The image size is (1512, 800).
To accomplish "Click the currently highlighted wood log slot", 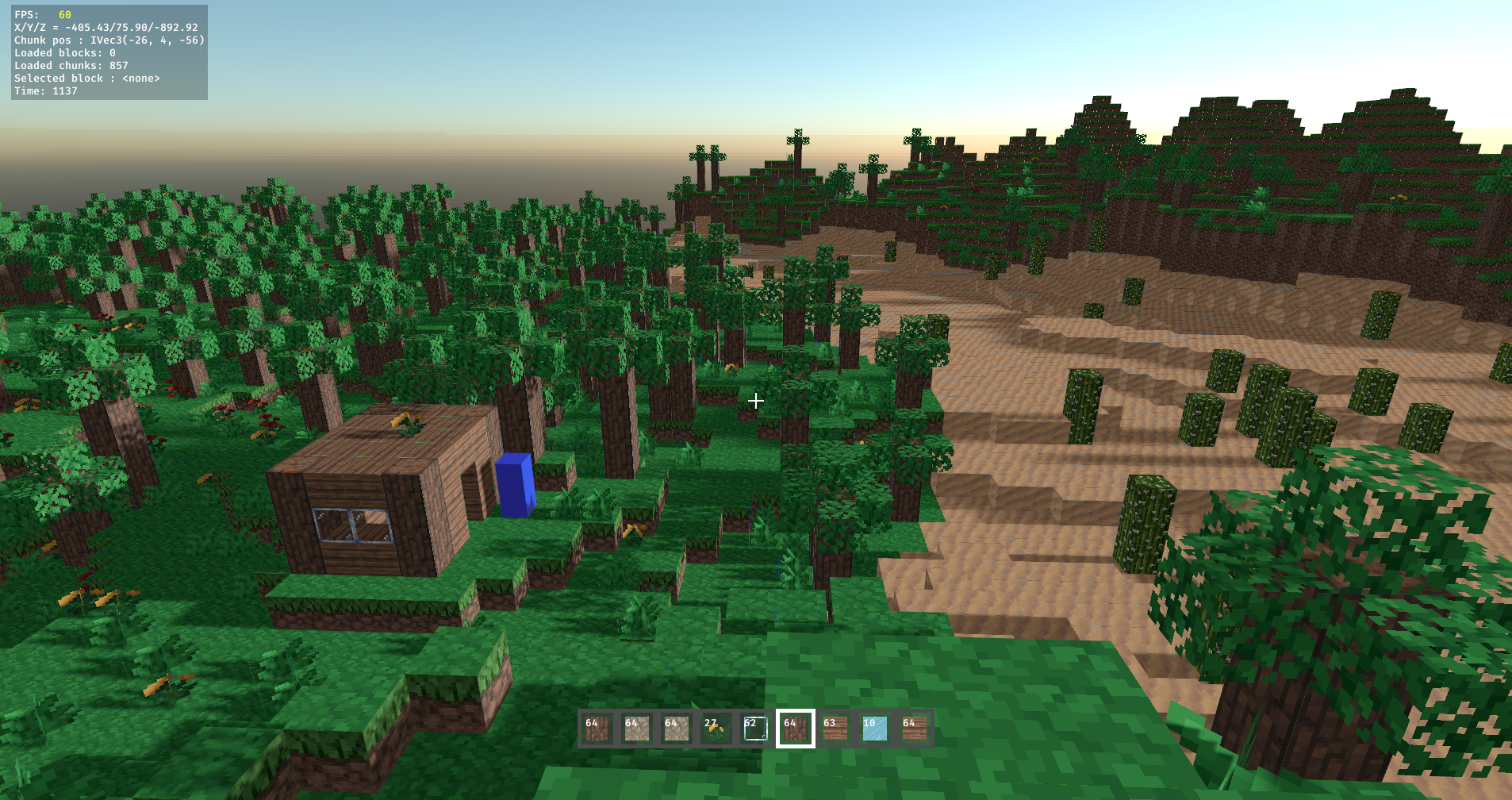I will click(796, 729).
